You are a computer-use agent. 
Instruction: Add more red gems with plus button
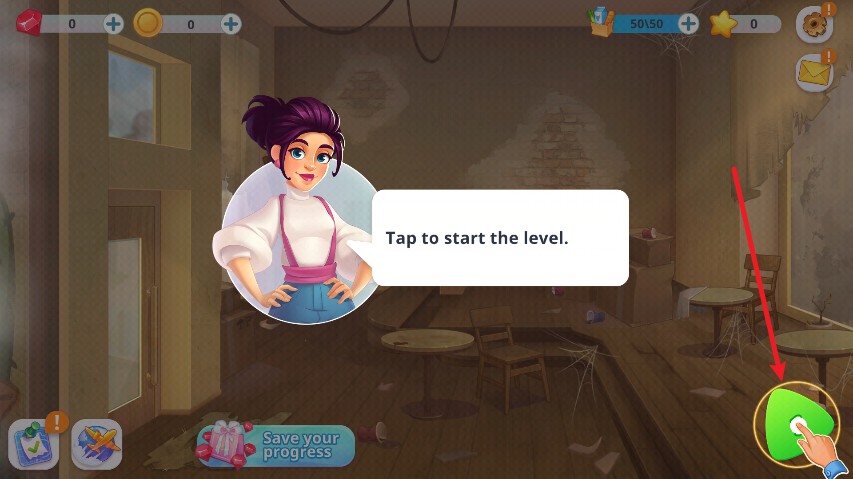click(114, 23)
